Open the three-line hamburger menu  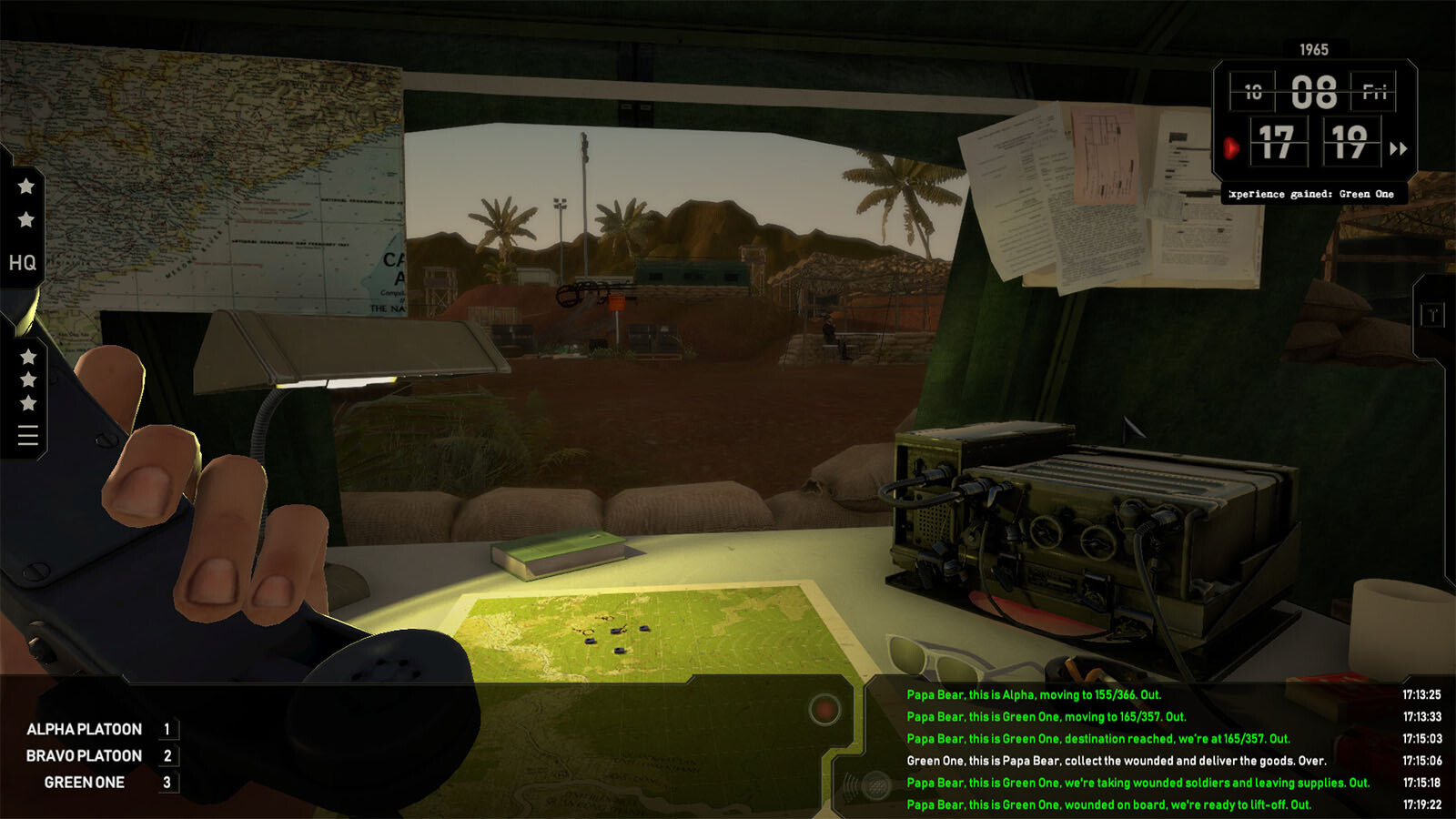(x=28, y=436)
